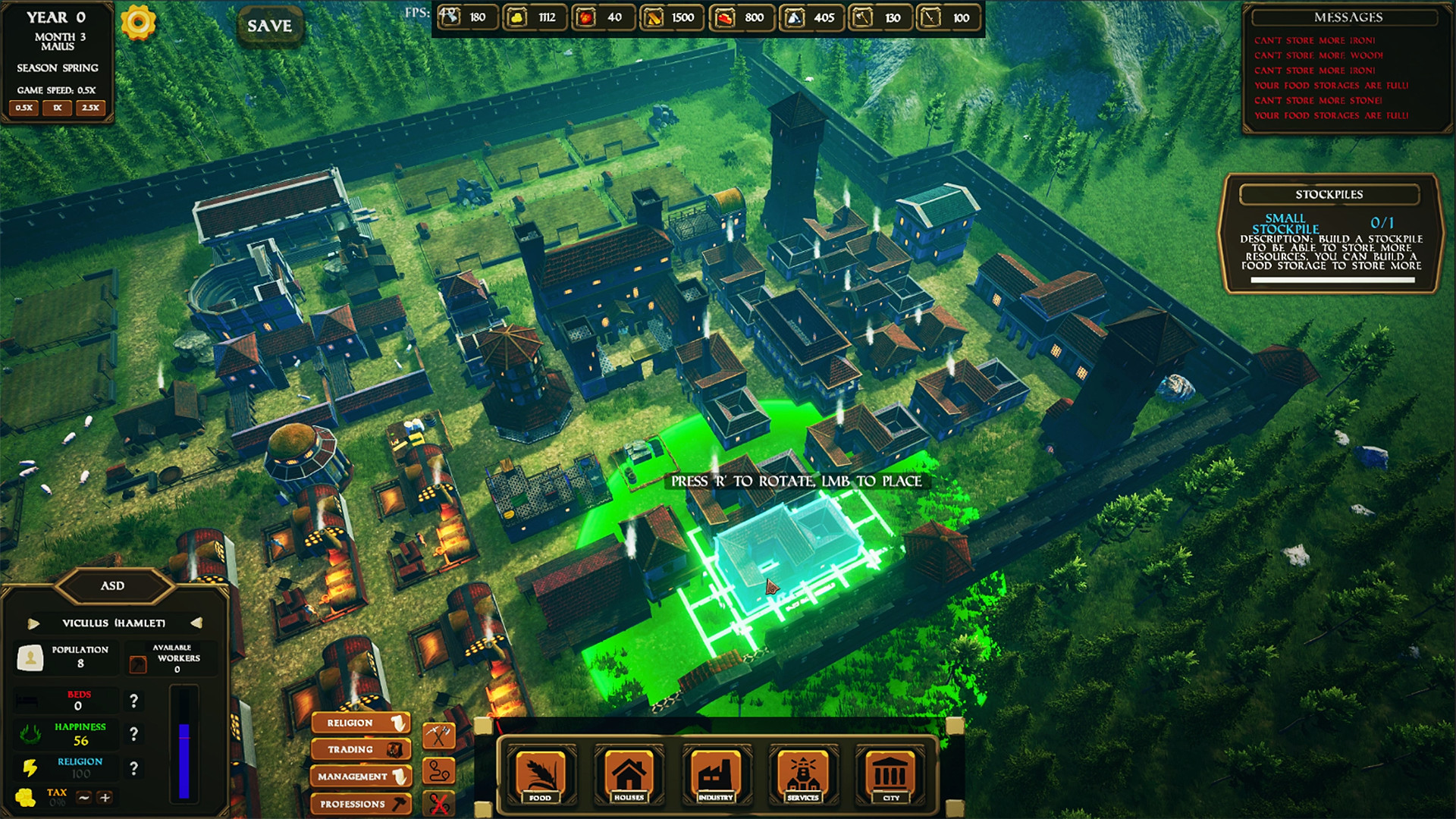Click the right arrow beside Viculus Hamlet
The width and height of the screenshot is (1456, 819).
199,623
